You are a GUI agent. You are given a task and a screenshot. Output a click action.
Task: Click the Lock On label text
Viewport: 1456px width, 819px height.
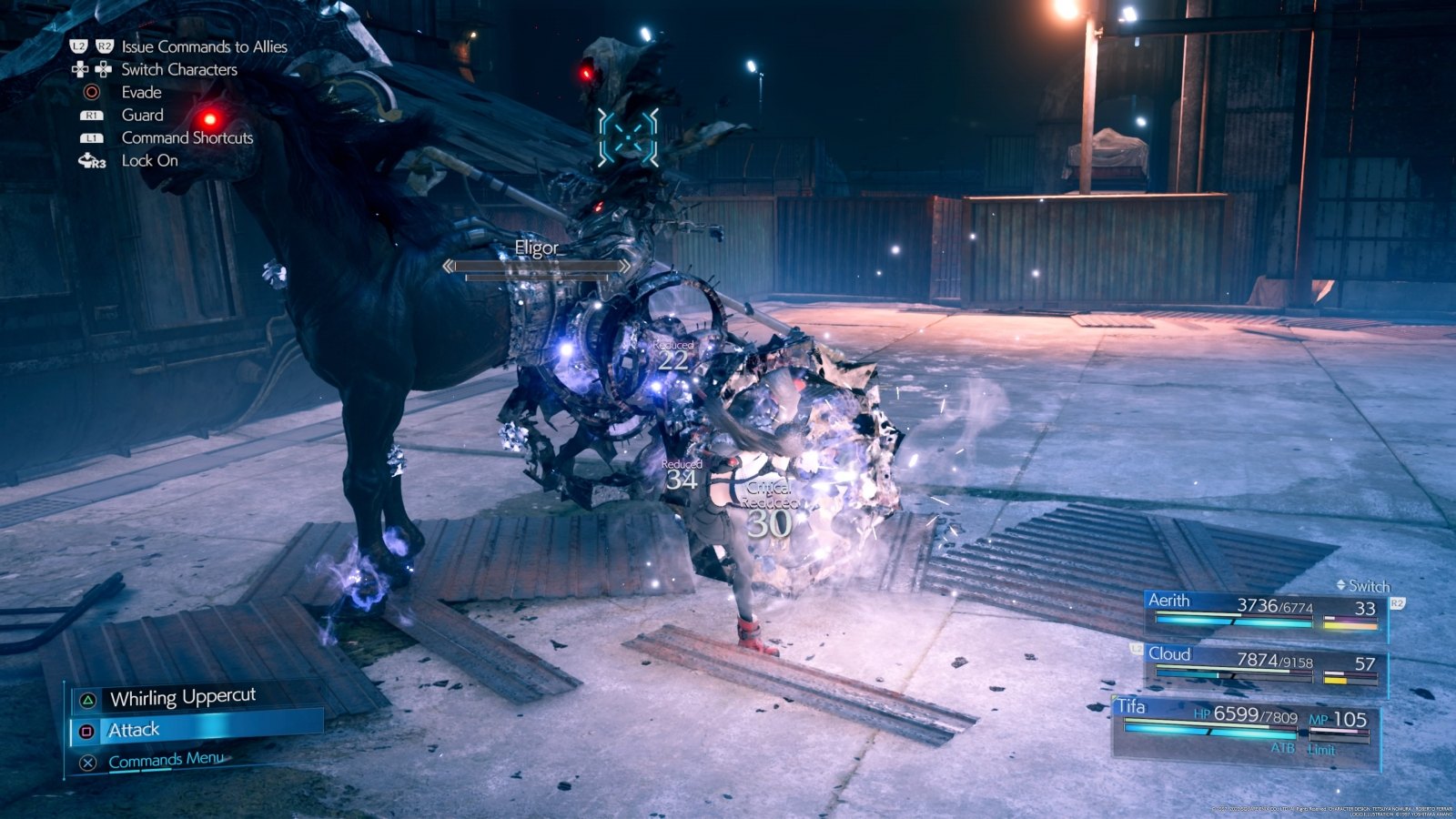tap(149, 160)
